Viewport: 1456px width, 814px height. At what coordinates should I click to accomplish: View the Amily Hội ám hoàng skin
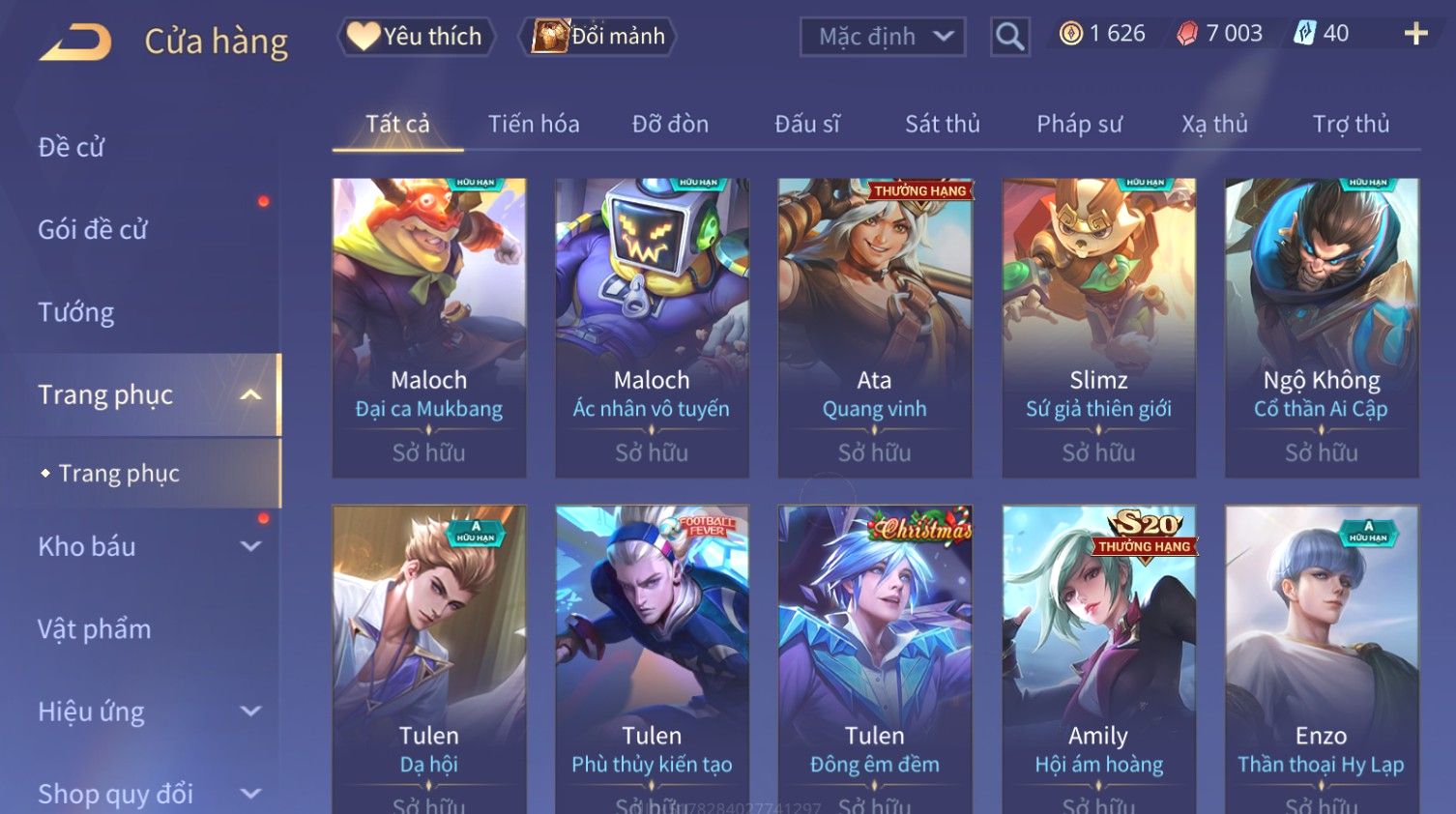(x=1098, y=657)
